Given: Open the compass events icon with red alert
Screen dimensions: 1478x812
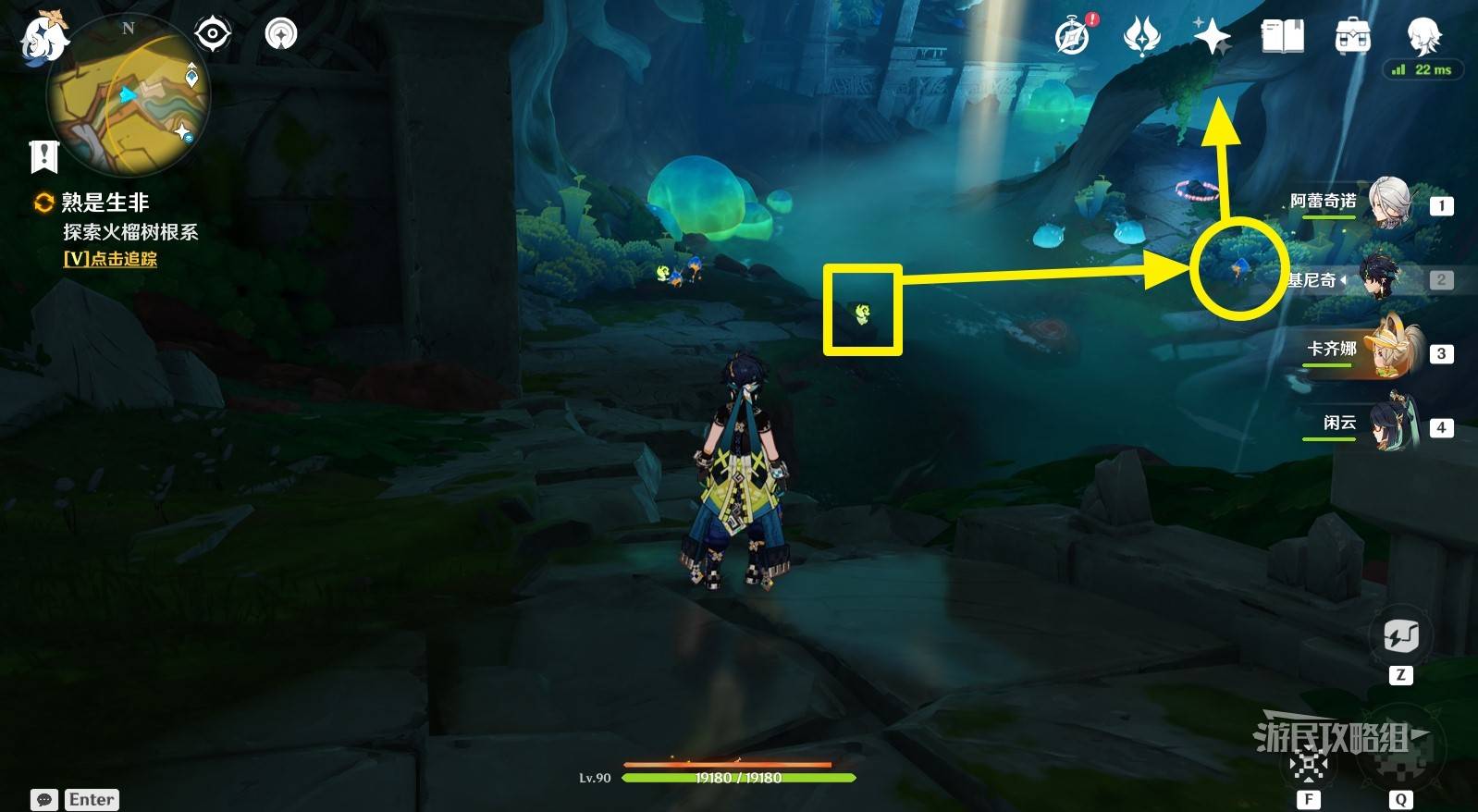Looking at the screenshot, I should point(1073,37).
